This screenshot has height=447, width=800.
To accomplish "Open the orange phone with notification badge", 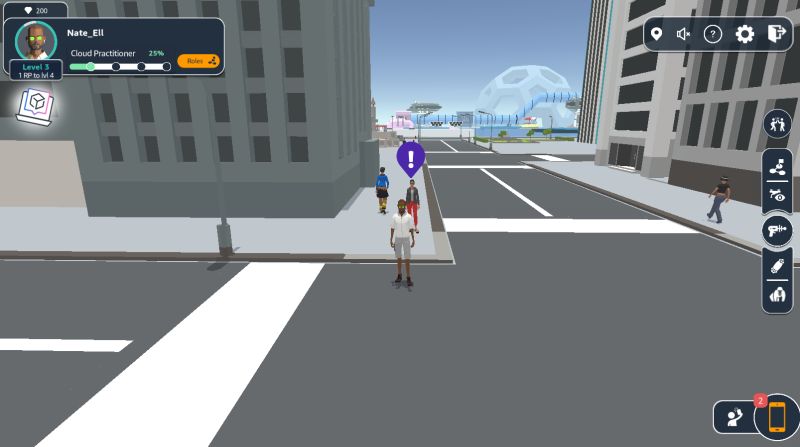I will click(777, 417).
